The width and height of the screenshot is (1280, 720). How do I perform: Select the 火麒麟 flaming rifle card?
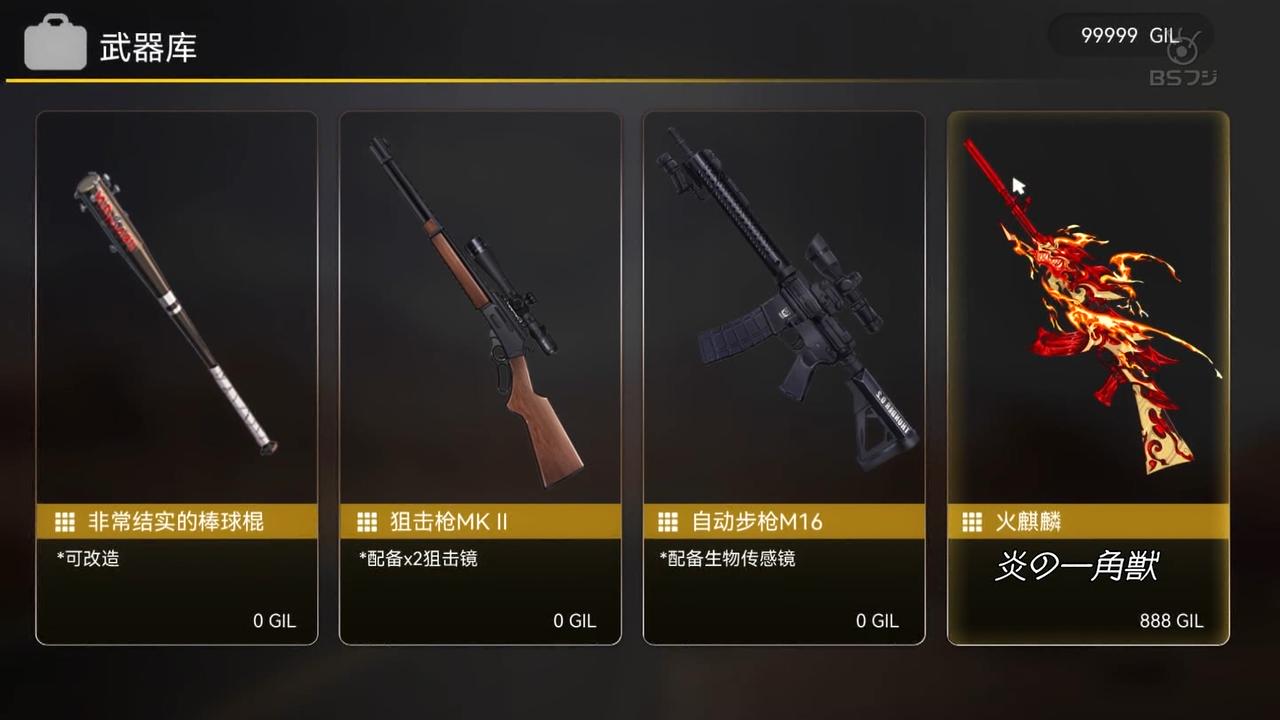point(1088,377)
